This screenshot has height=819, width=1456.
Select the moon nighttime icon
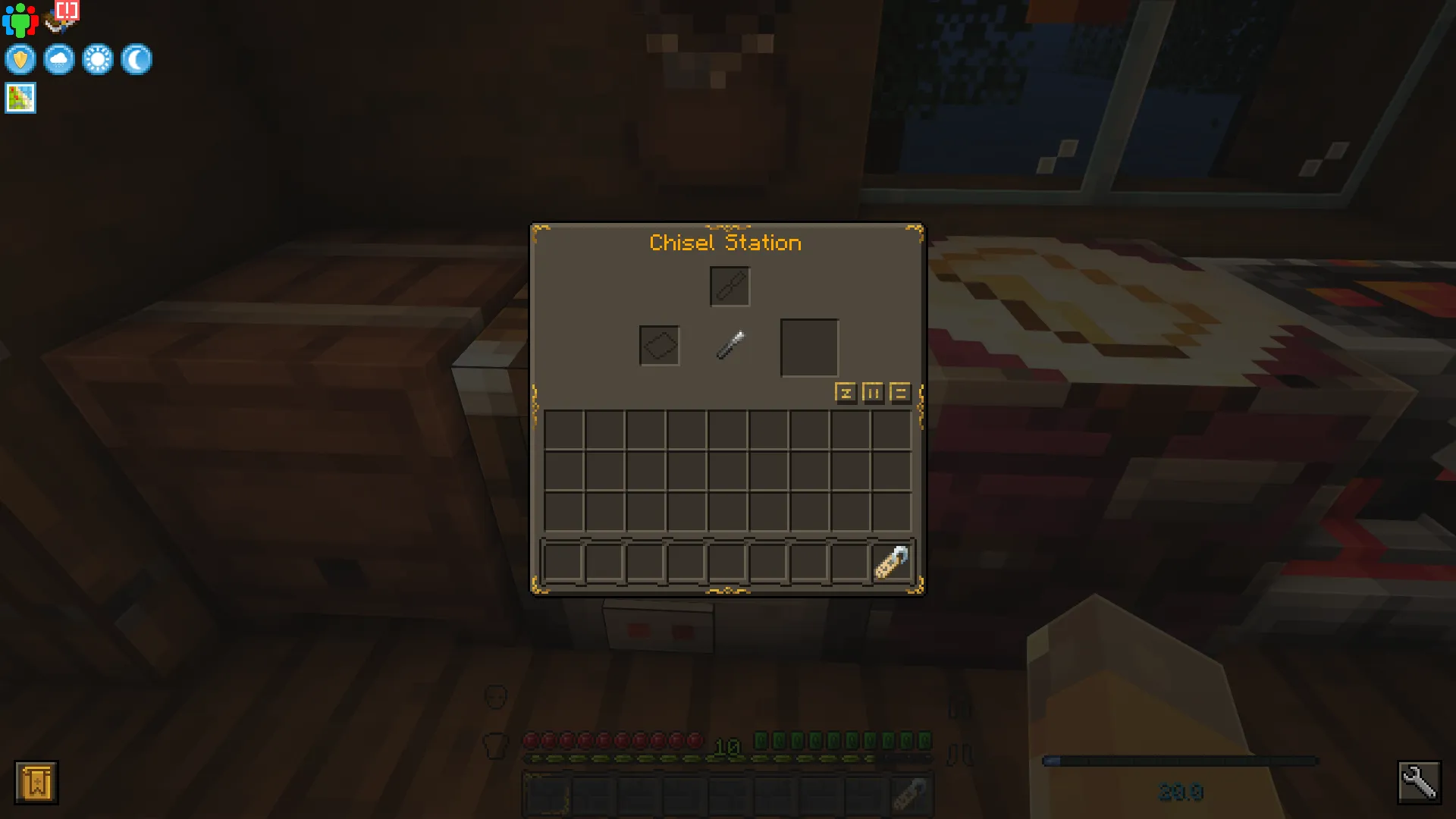136,59
